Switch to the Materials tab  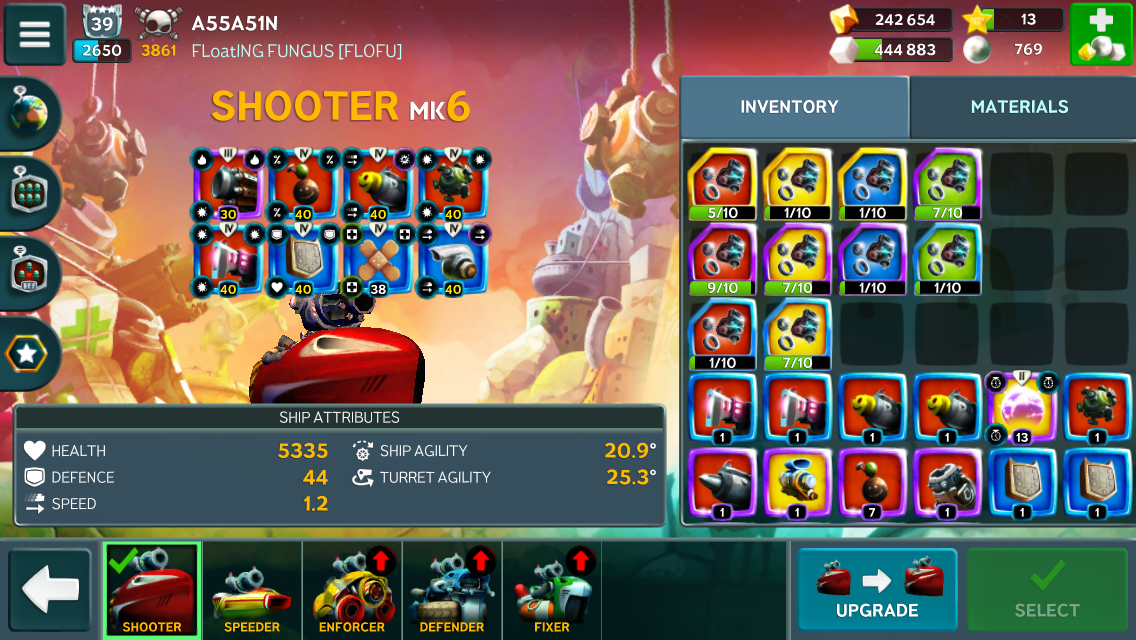click(x=1019, y=107)
